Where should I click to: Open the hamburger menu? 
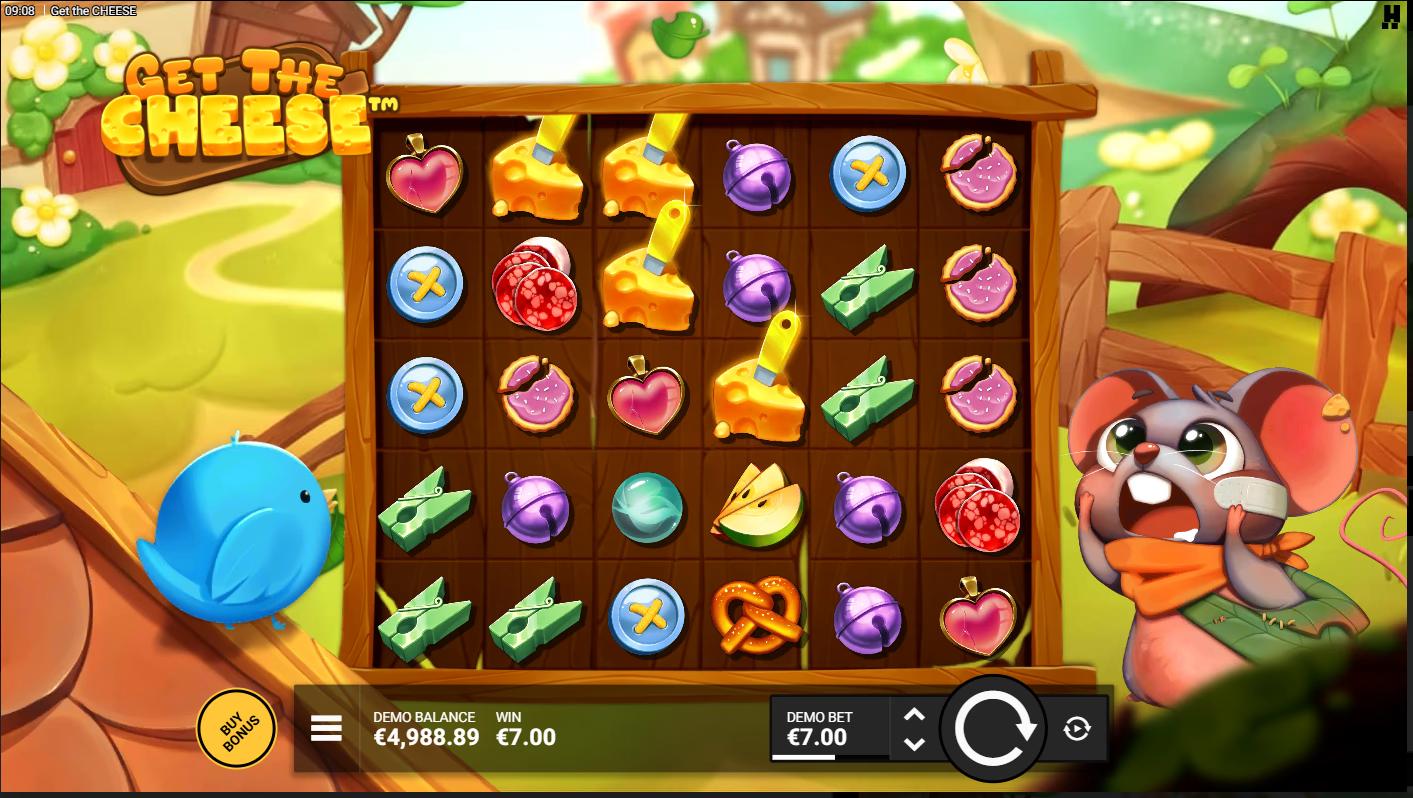click(326, 729)
